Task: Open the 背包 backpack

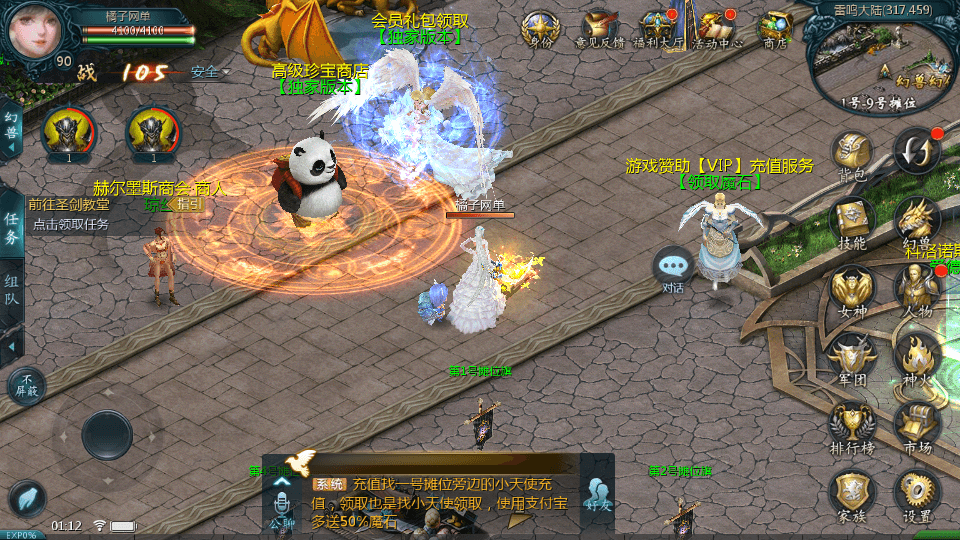Action: click(852, 155)
